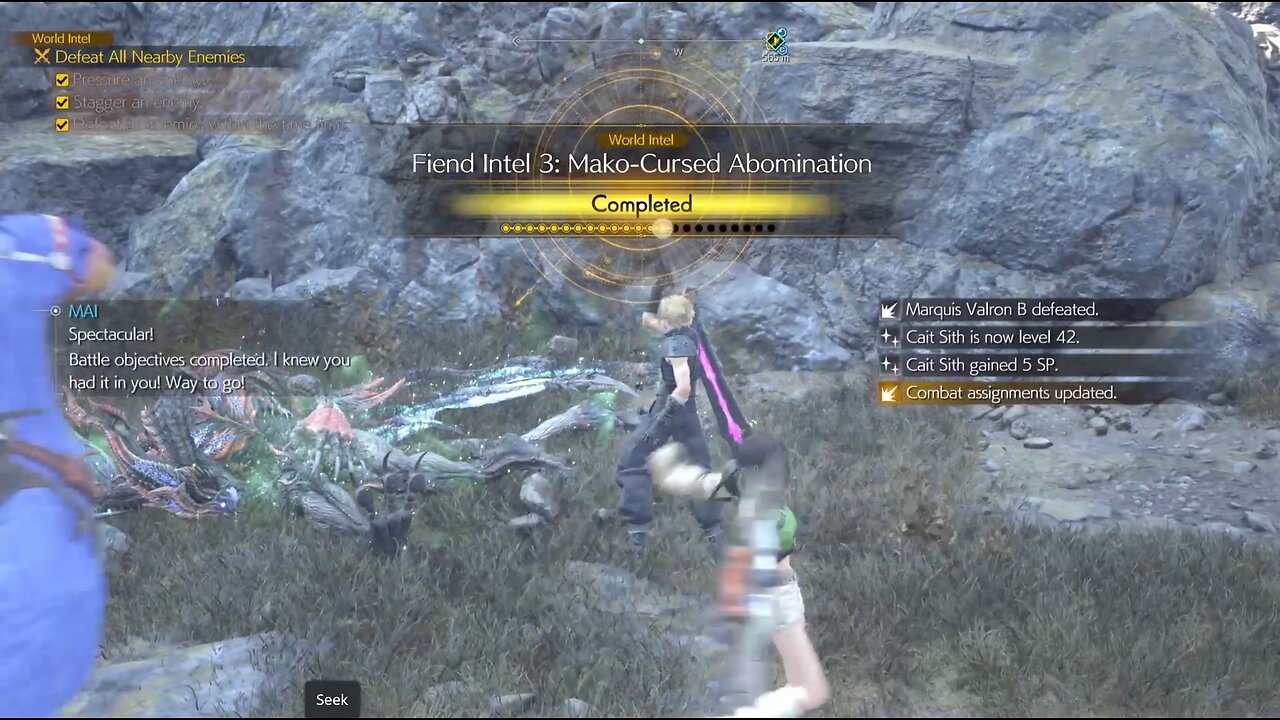Click the claw icon beside Marquis Valron B defeated
Screen dimensions: 1280x720
tap(889, 309)
